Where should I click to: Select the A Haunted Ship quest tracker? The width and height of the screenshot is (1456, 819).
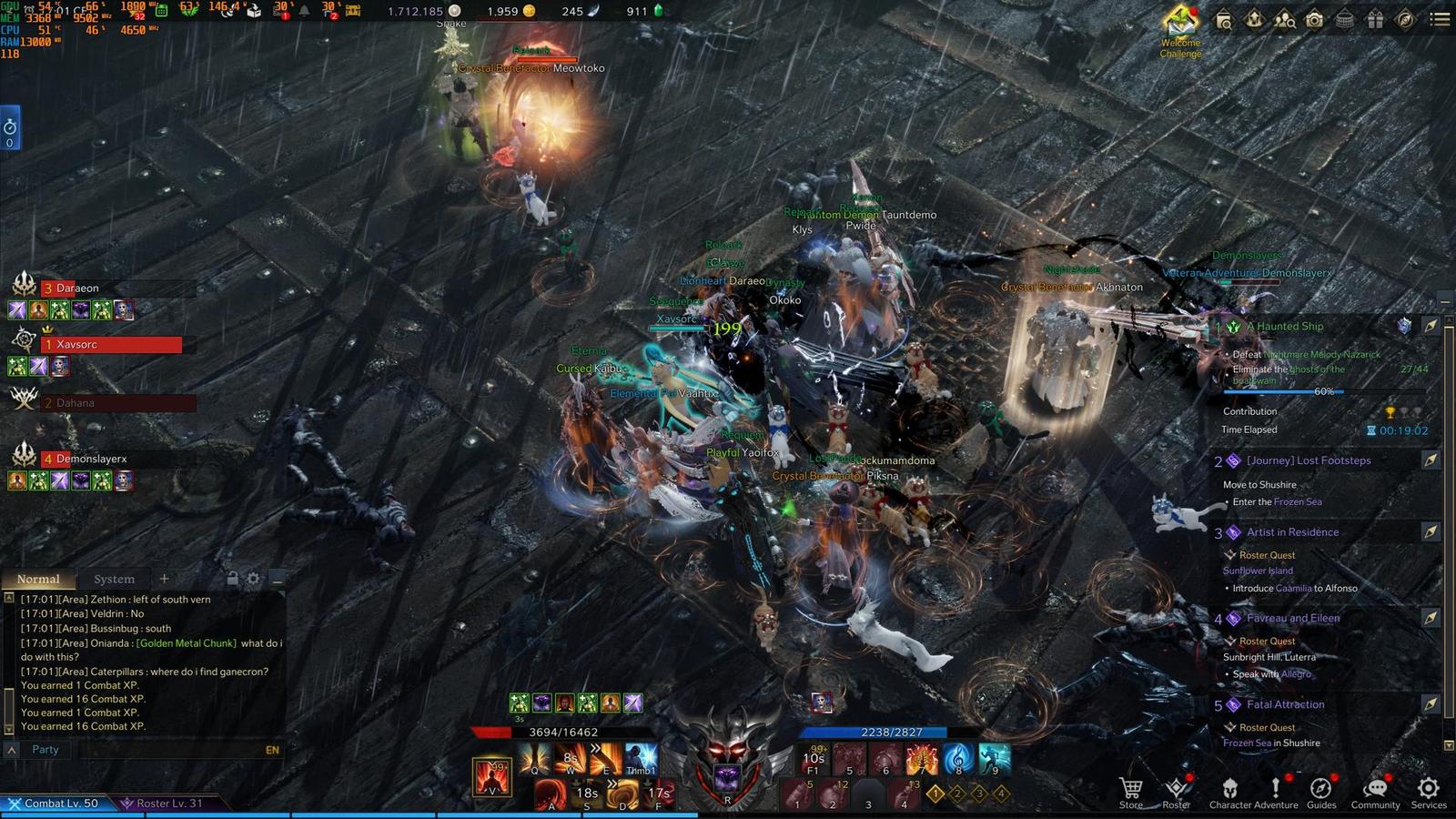point(1285,327)
